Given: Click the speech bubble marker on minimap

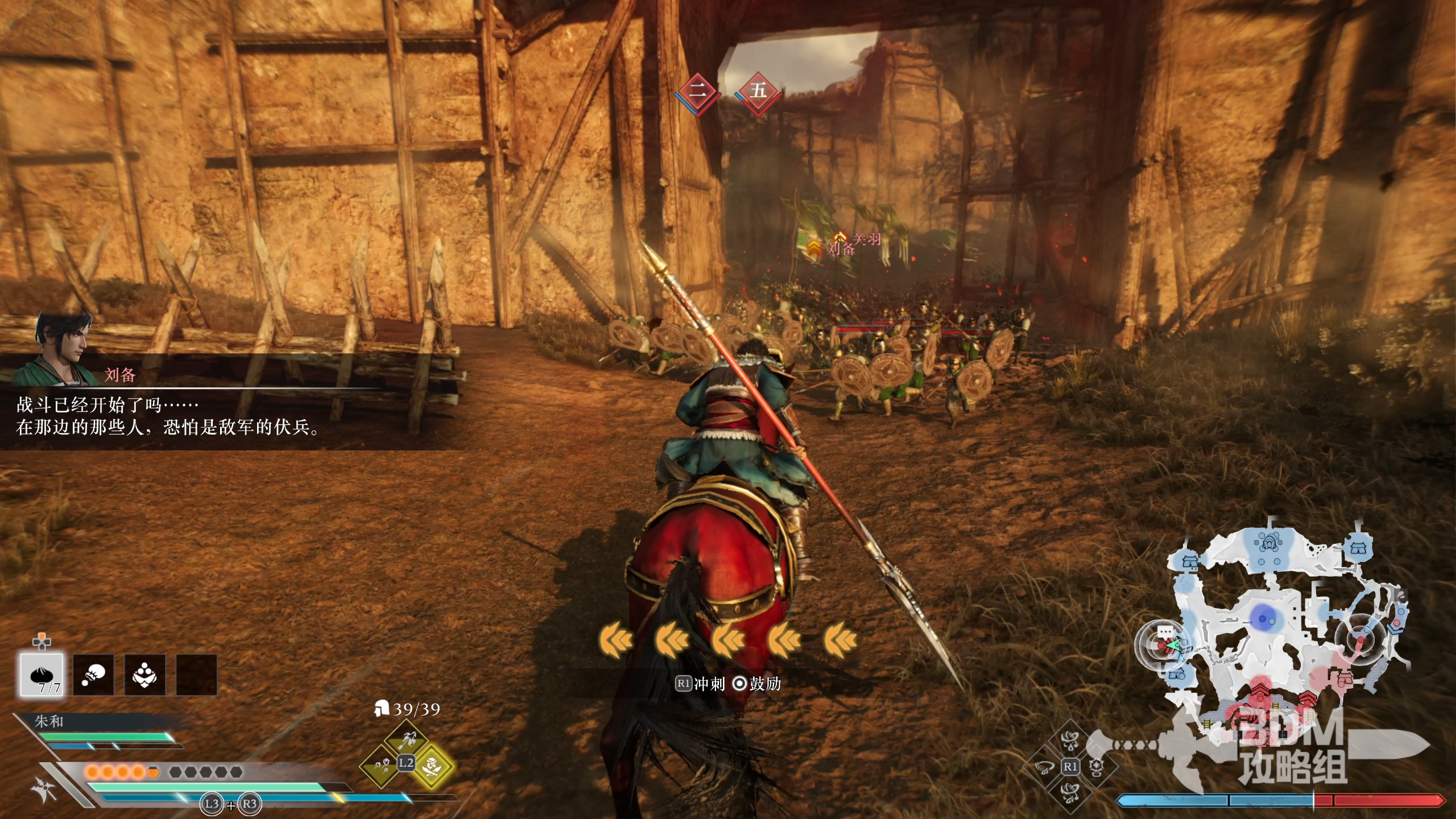Looking at the screenshot, I should (x=1165, y=632).
